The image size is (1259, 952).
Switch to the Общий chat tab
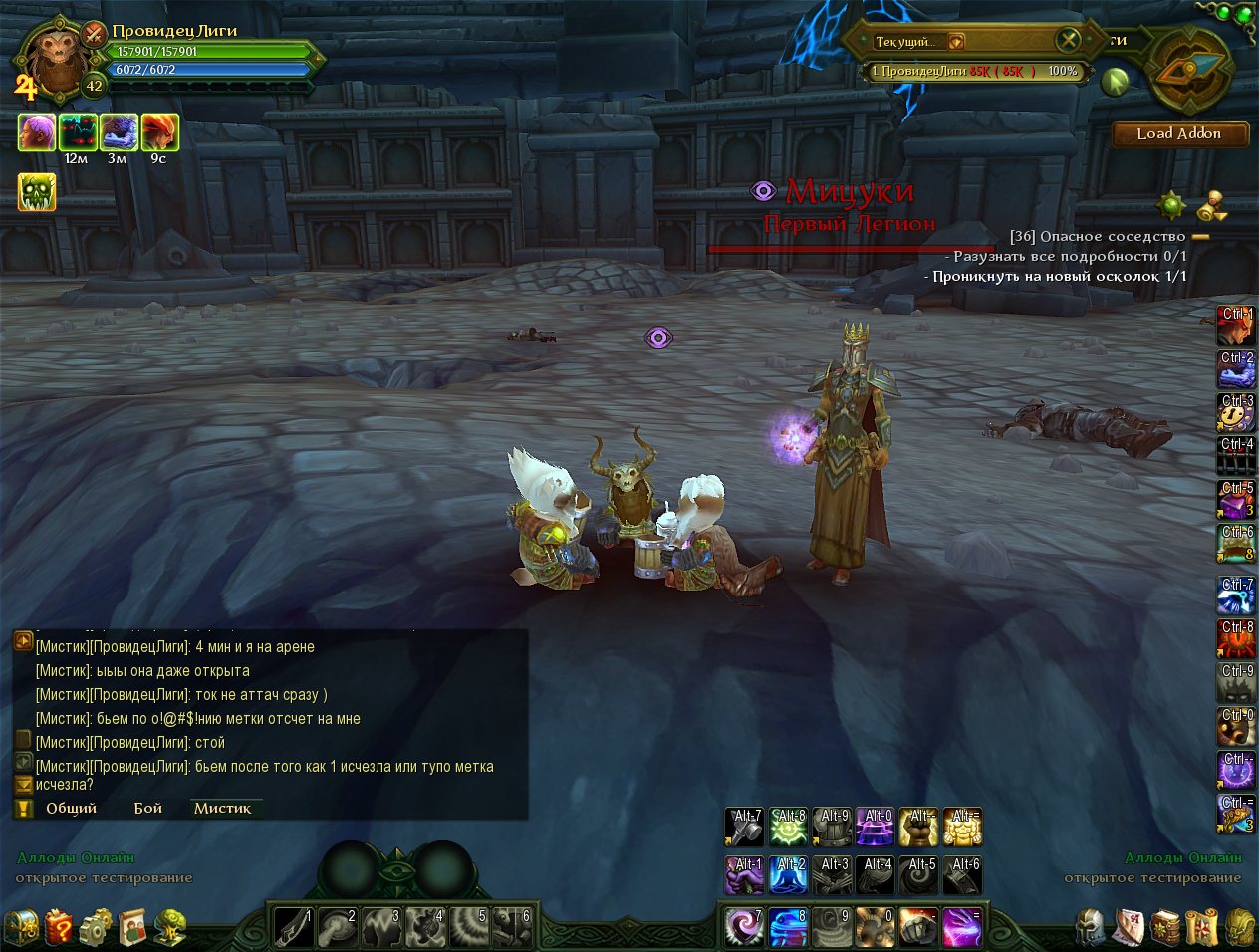pyautogui.click(x=71, y=808)
